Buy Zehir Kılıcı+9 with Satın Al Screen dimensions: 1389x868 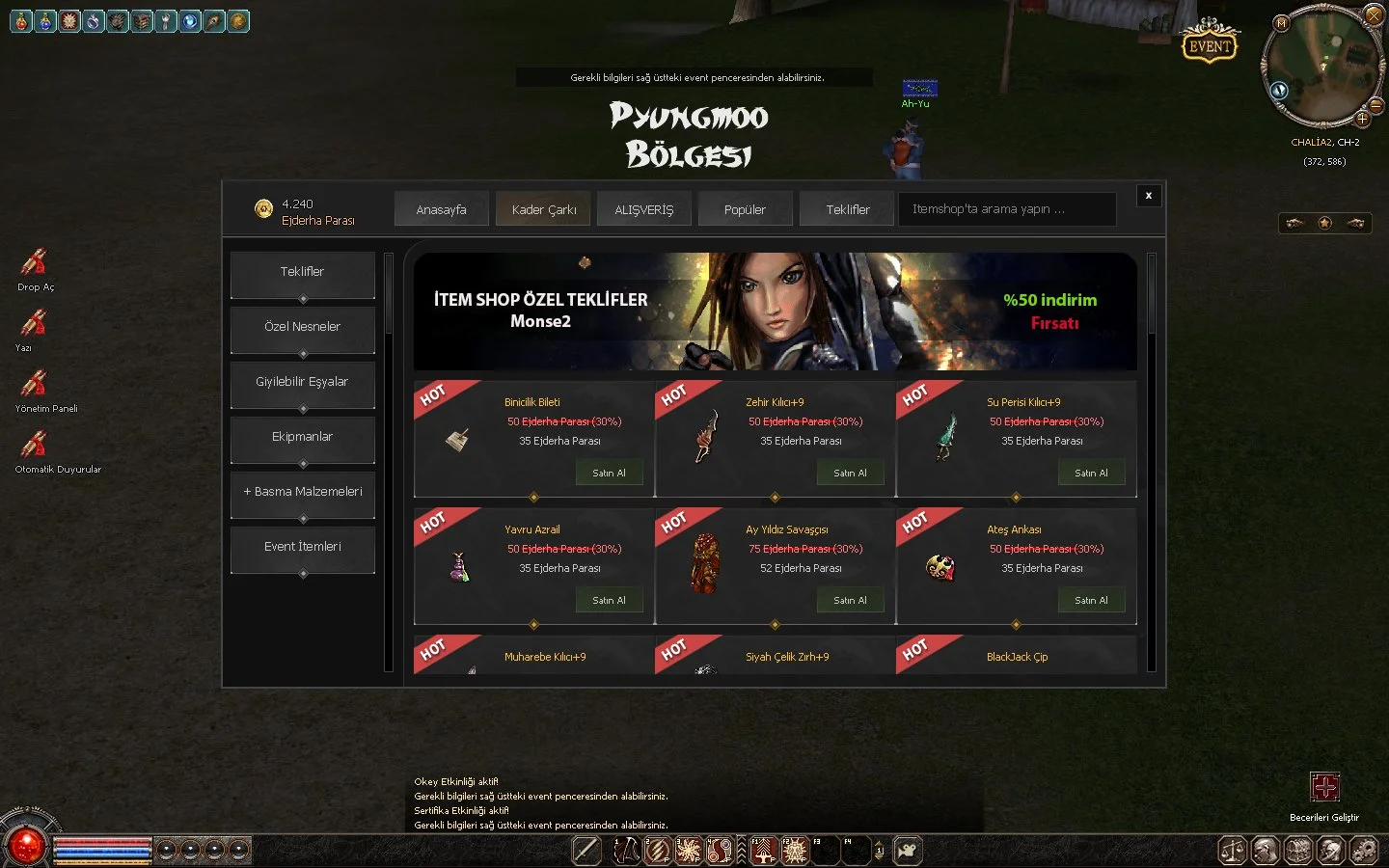click(850, 473)
